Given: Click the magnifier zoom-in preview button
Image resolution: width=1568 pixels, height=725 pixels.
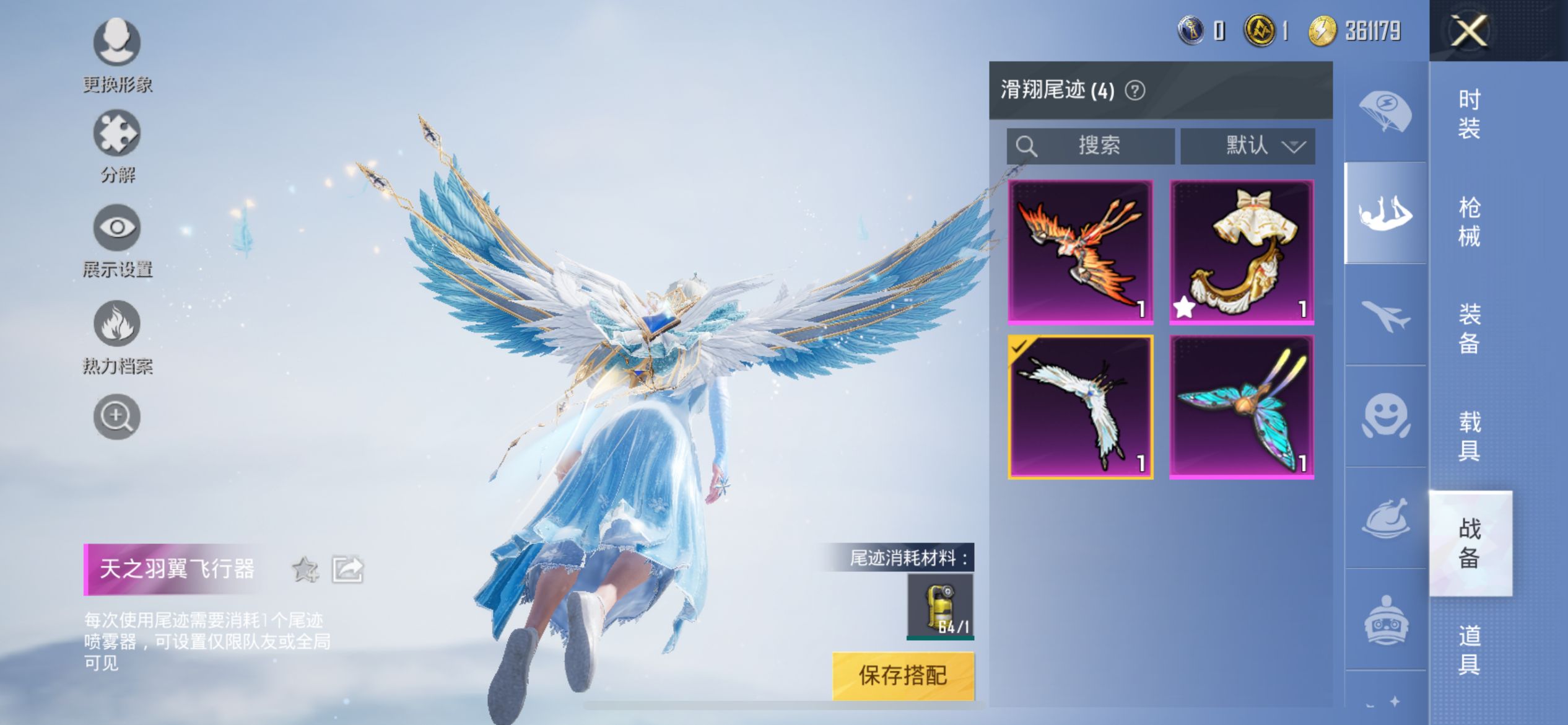Looking at the screenshot, I should 117,416.
